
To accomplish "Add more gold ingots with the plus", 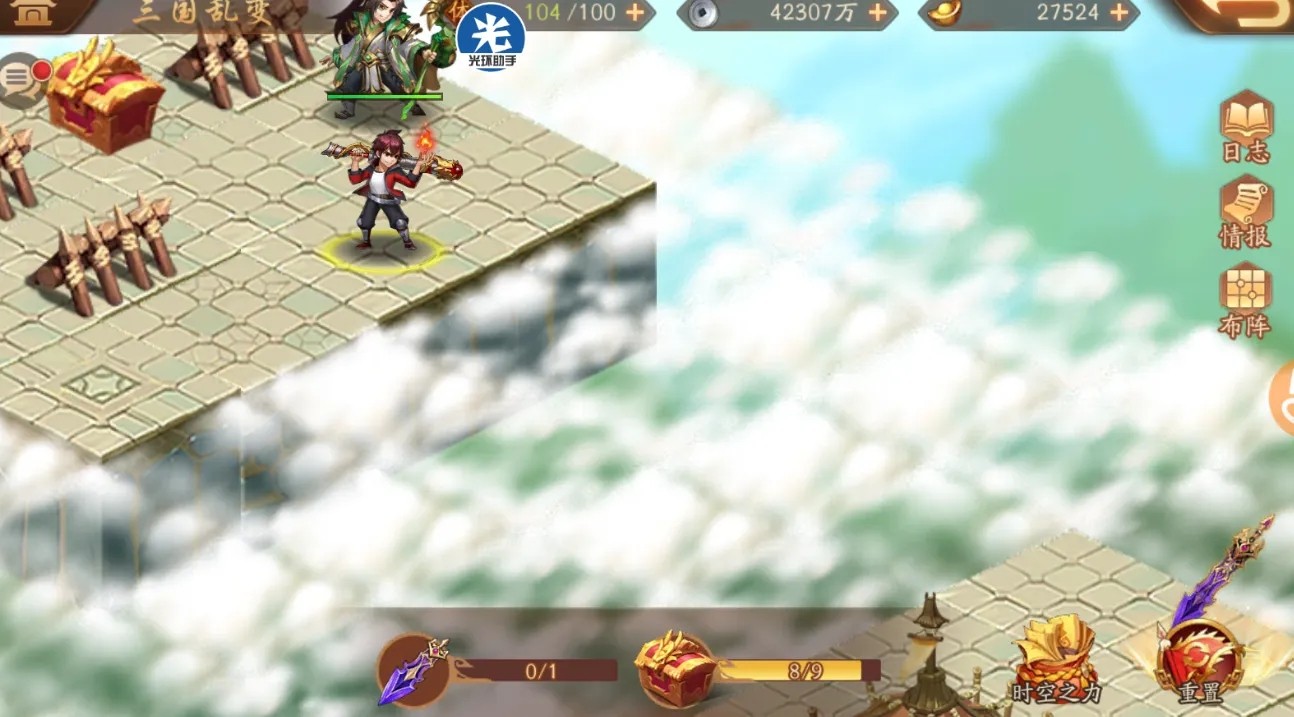I will [x=1120, y=13].
